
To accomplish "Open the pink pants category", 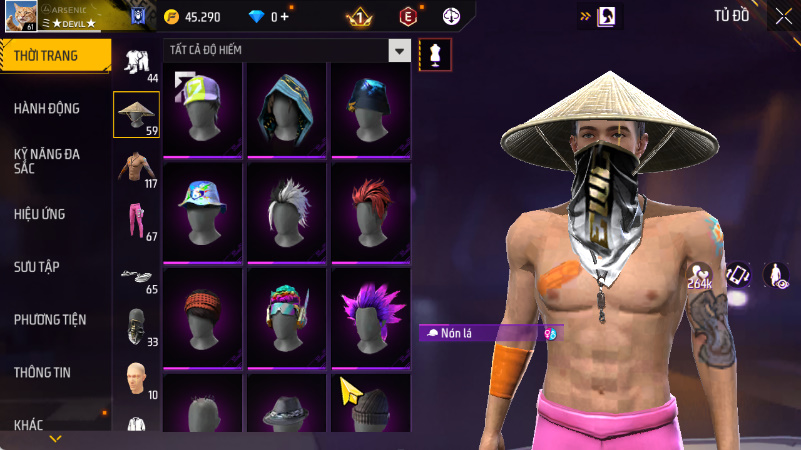I will pos(137,221).
